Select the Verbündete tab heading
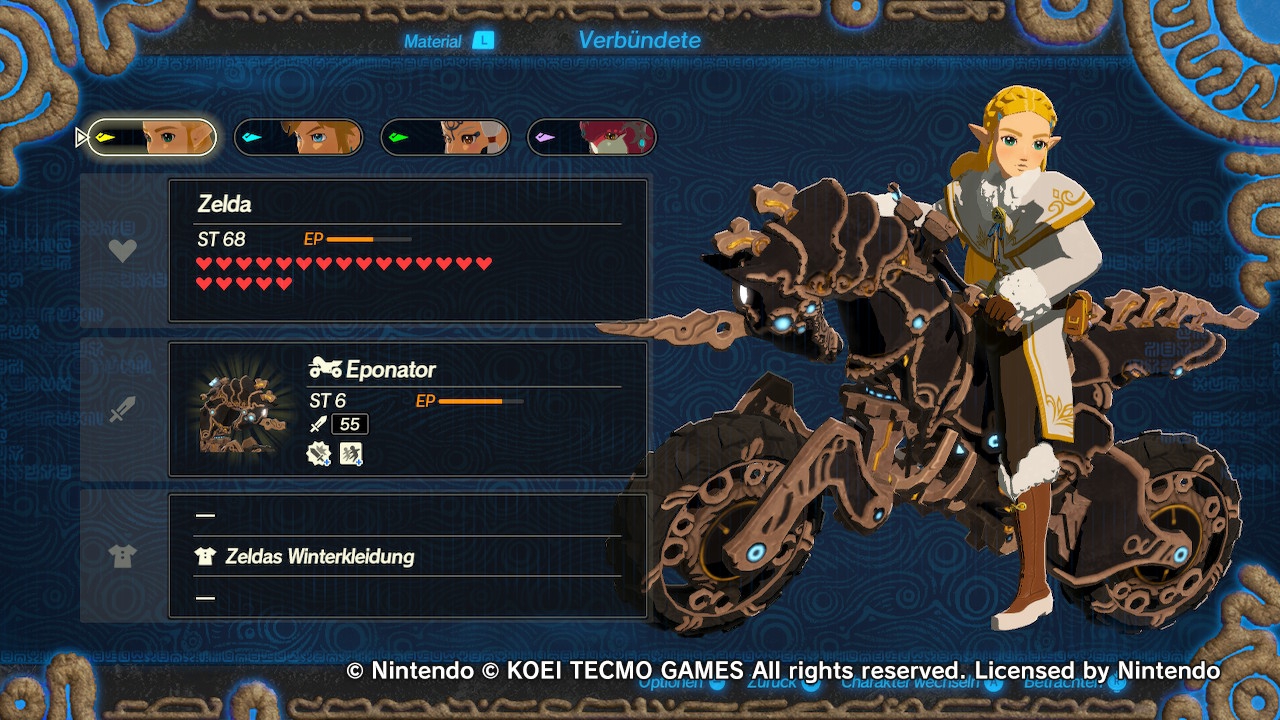The height and width of the screenshot is (720, 1280). click(639, 40)
